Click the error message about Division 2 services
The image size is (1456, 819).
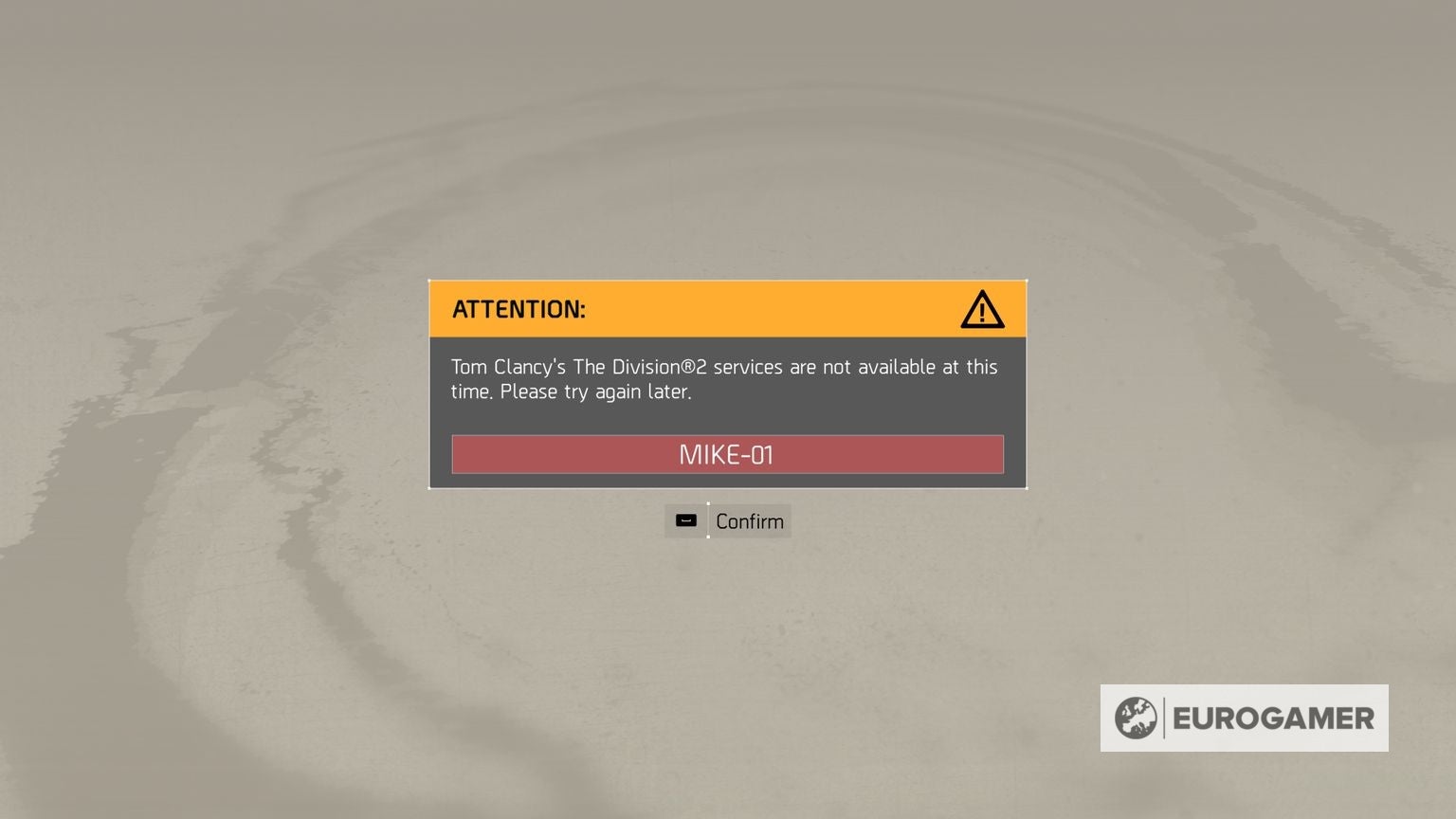tap(724, 378)
